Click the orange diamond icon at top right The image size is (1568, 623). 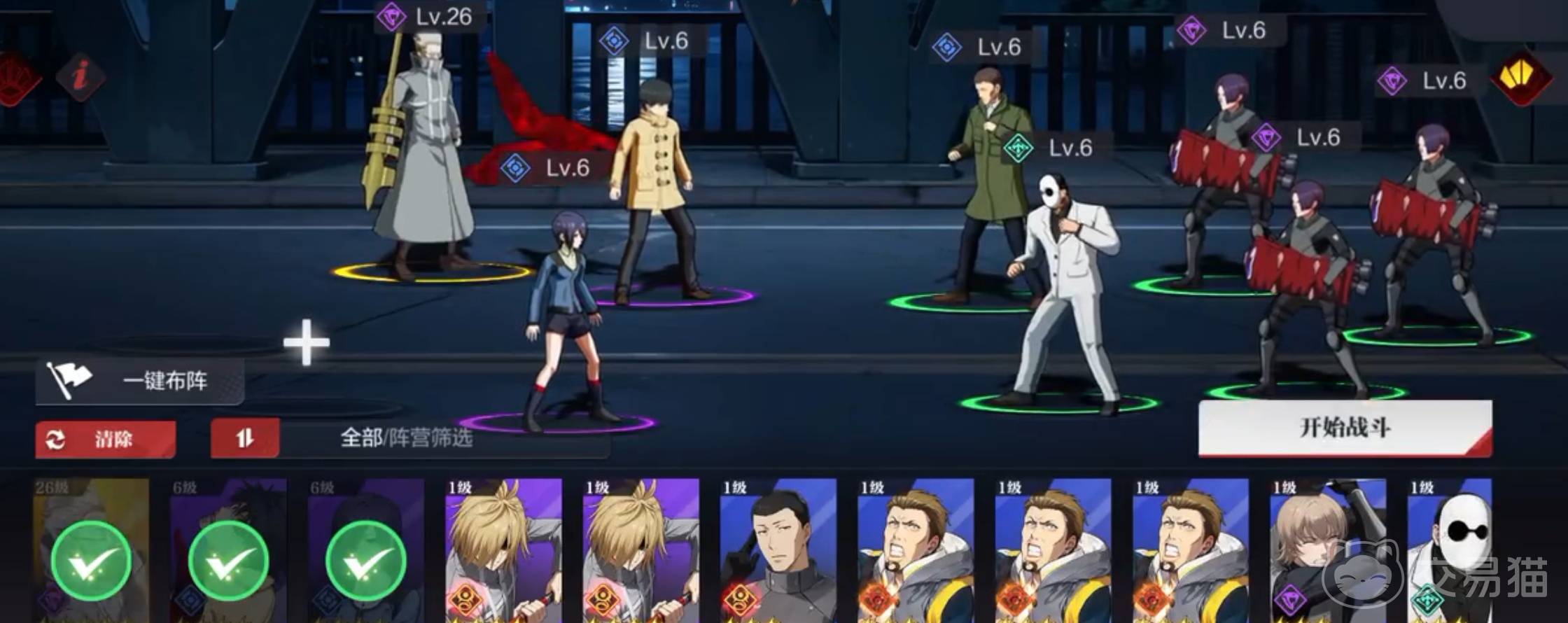[x=1521, y=78]
